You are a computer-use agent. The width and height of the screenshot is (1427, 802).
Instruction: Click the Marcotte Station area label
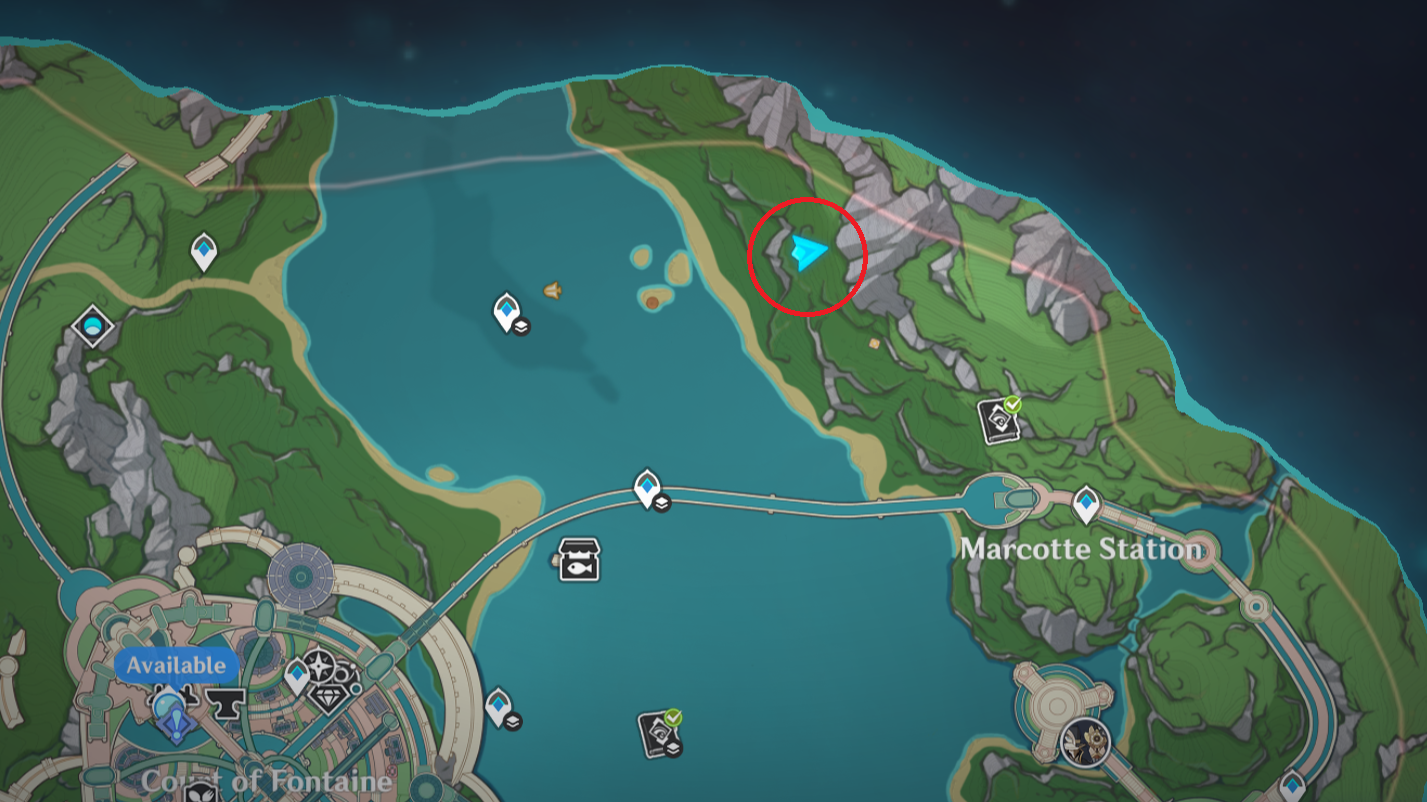(x=1081, y=549)
